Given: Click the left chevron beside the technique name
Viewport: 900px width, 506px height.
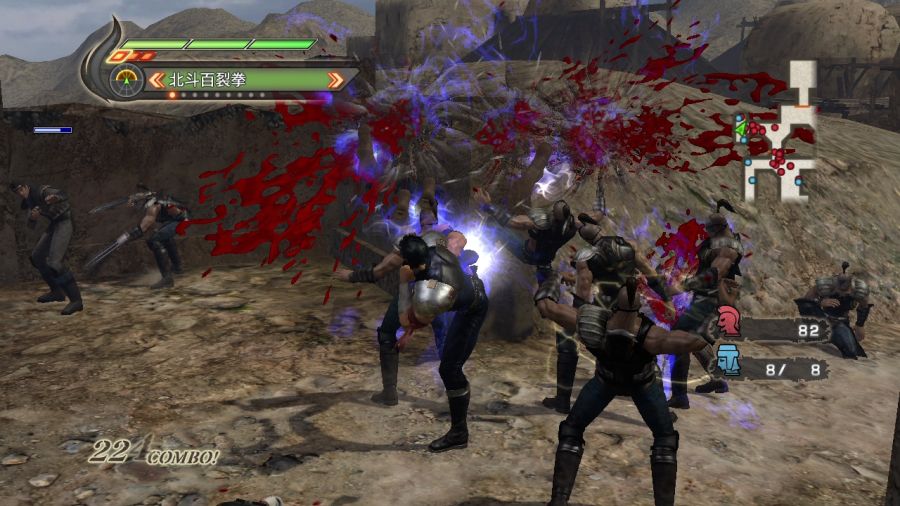Looking at the screenshot, I should 156,79.
